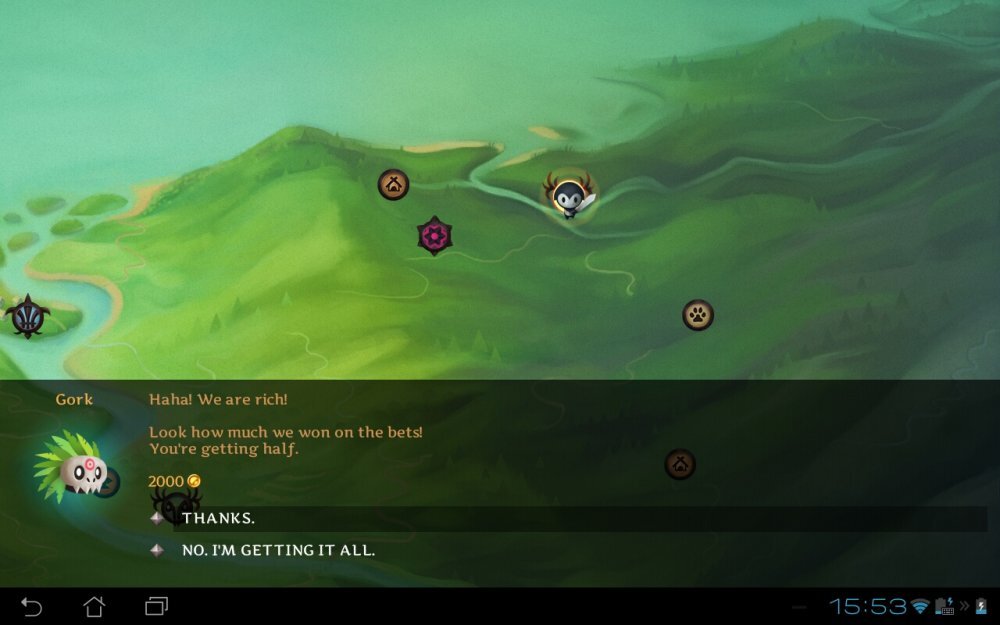The height and width of the screenshot is (625, 1000).
Task: Open the pink flower badge map node
Action: tap(434, 236)
